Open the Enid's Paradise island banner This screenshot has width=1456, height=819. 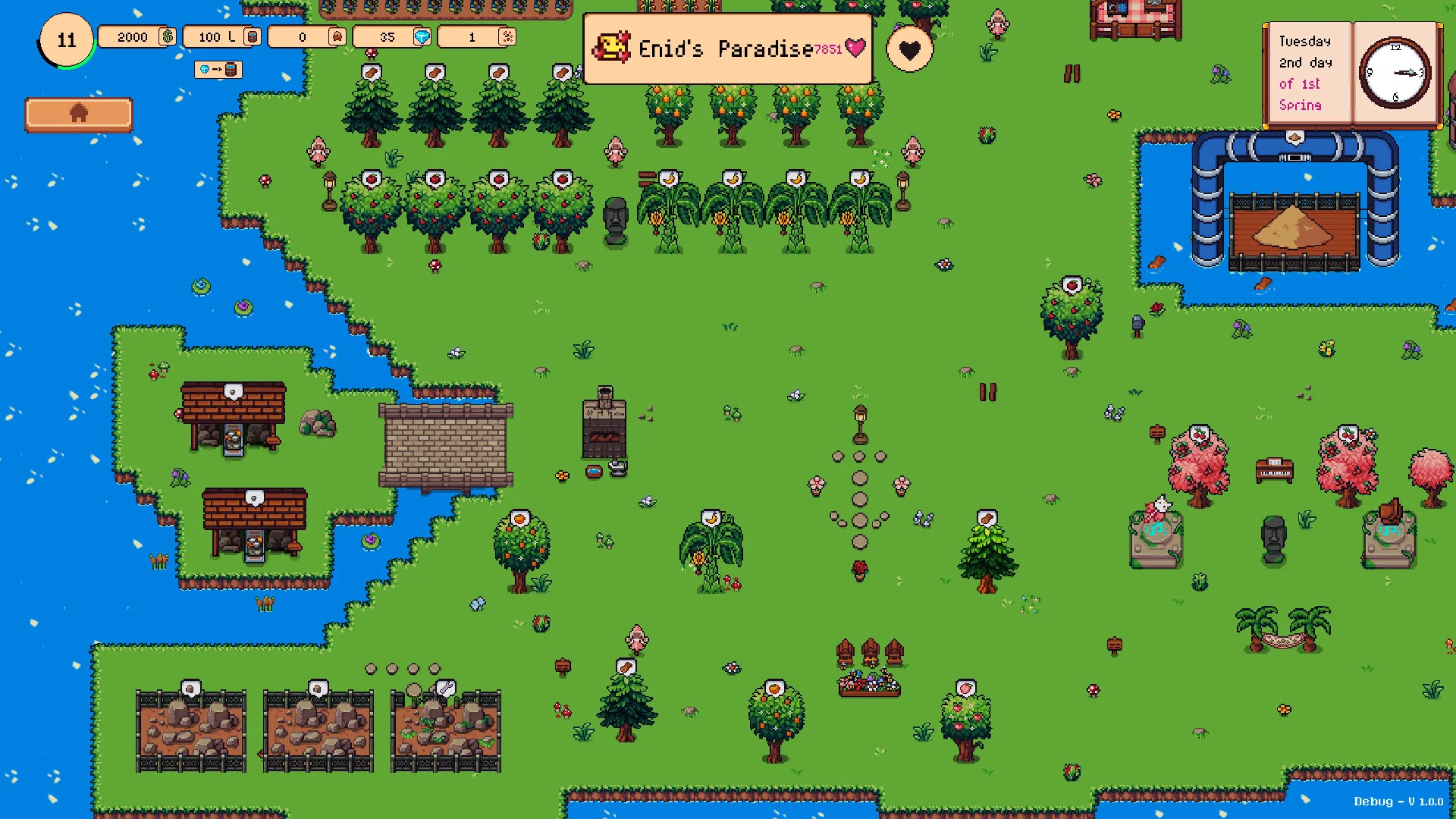tap(728, 49)
